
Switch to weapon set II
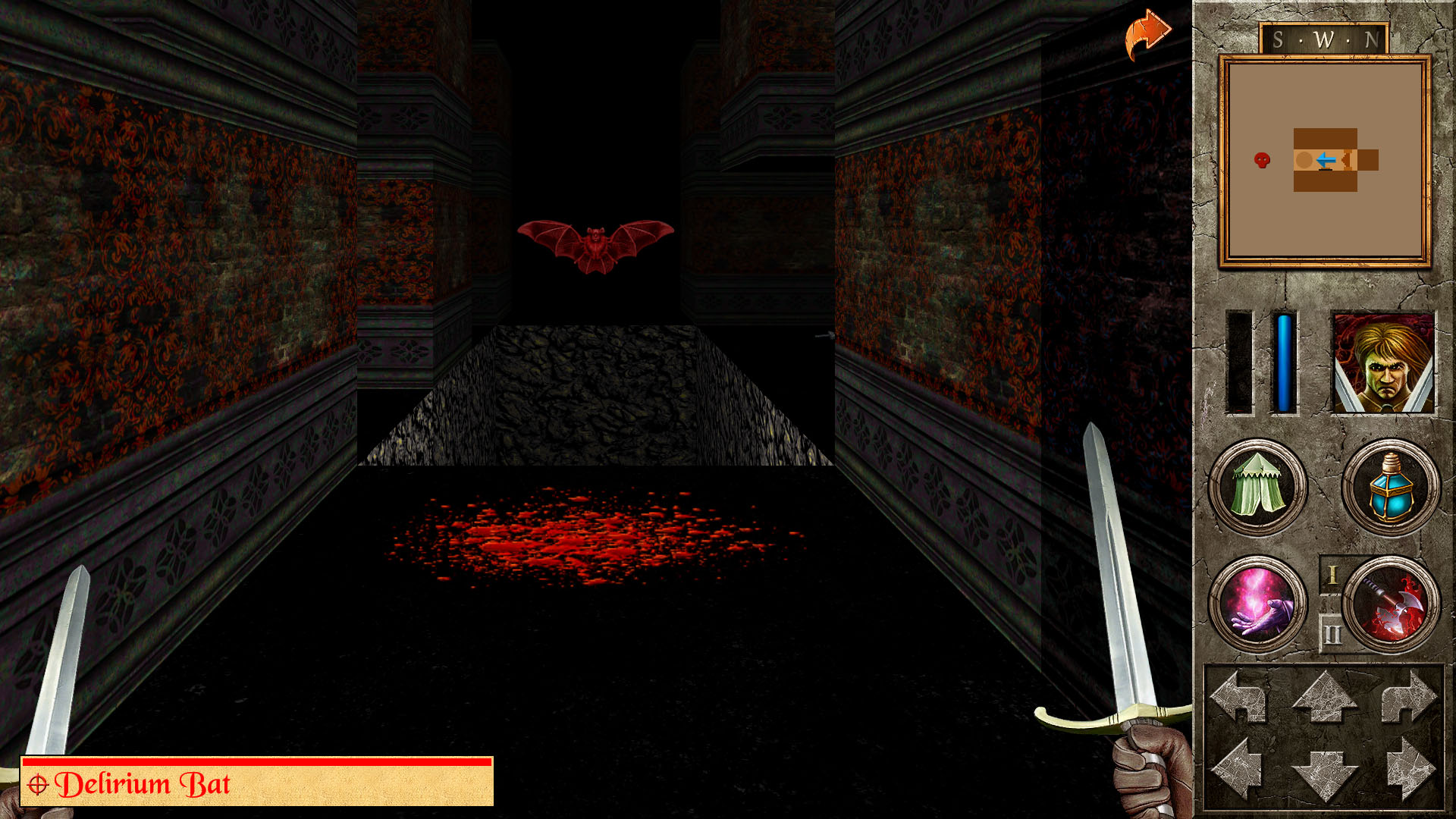coord(1332,634)
